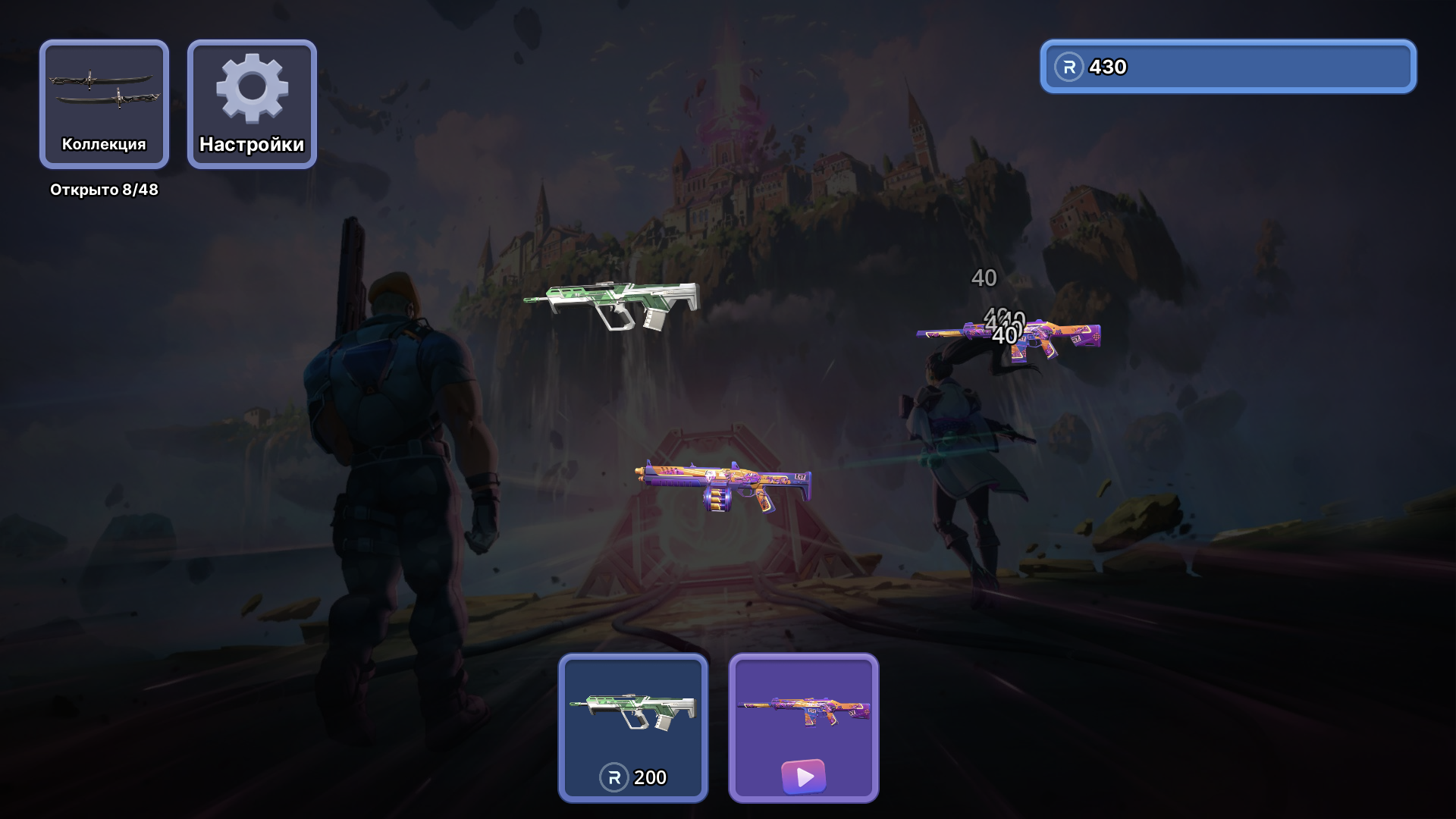The height and width of the screenshot is (819, 1456).
Task: Select the floating green-white rifle
Action: click(x=613, y=303)
